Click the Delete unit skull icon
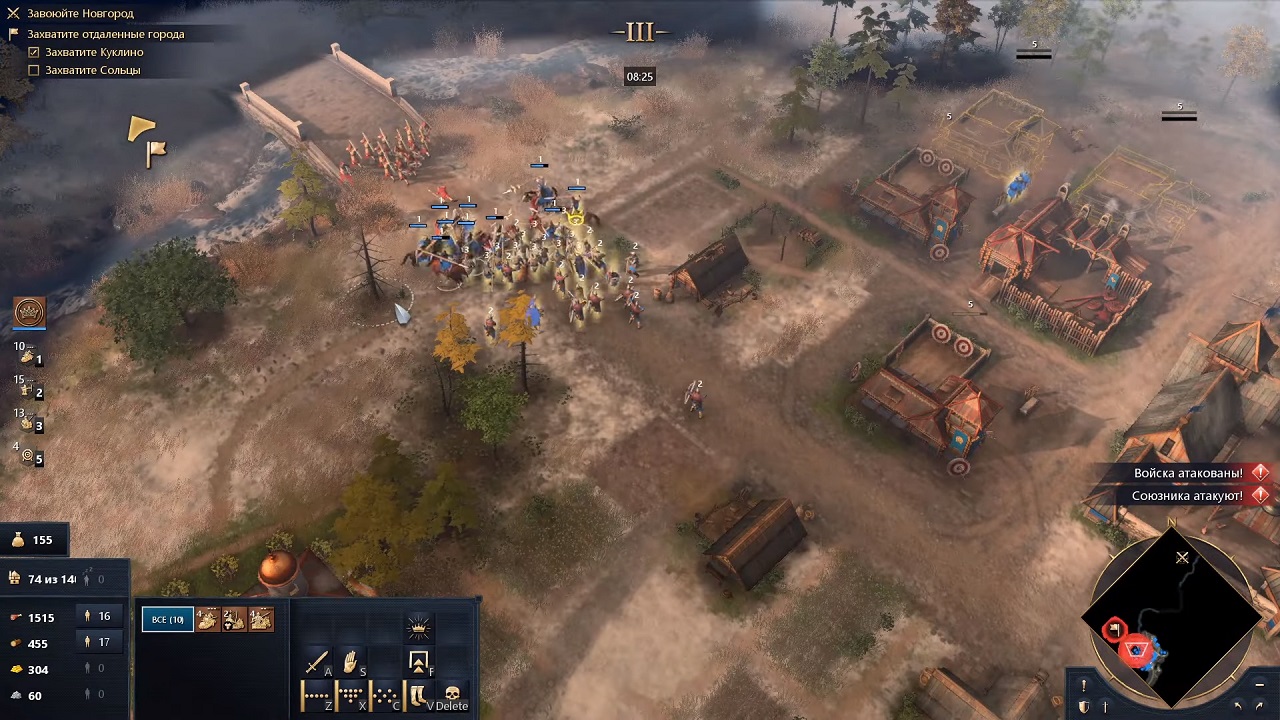This screenshot has height=720, width=1280. [x=452, y=693]
